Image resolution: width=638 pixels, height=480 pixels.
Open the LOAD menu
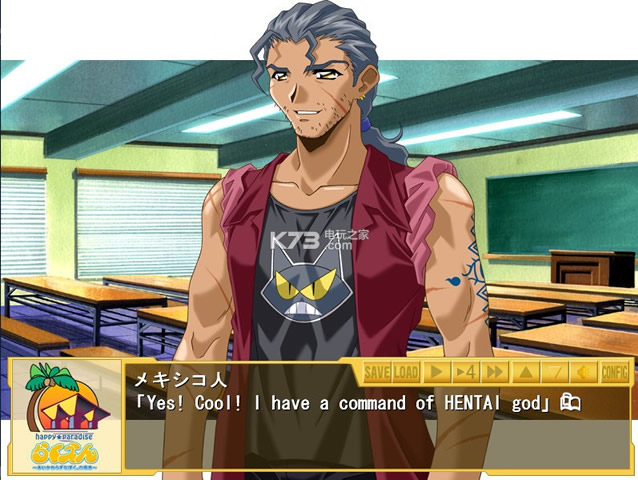pos(405,373)
